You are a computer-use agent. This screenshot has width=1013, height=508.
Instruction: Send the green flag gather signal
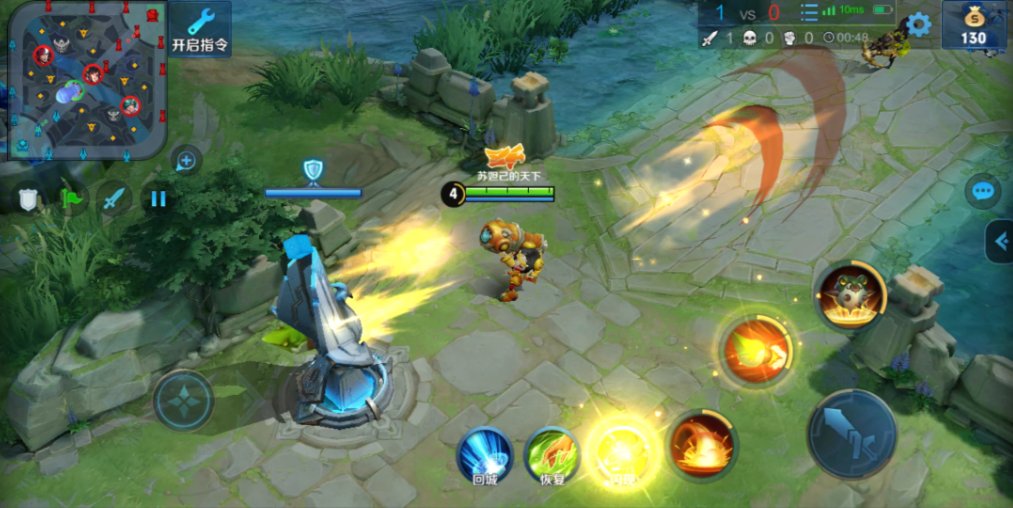pyautogui.click(x=72, y=199)
